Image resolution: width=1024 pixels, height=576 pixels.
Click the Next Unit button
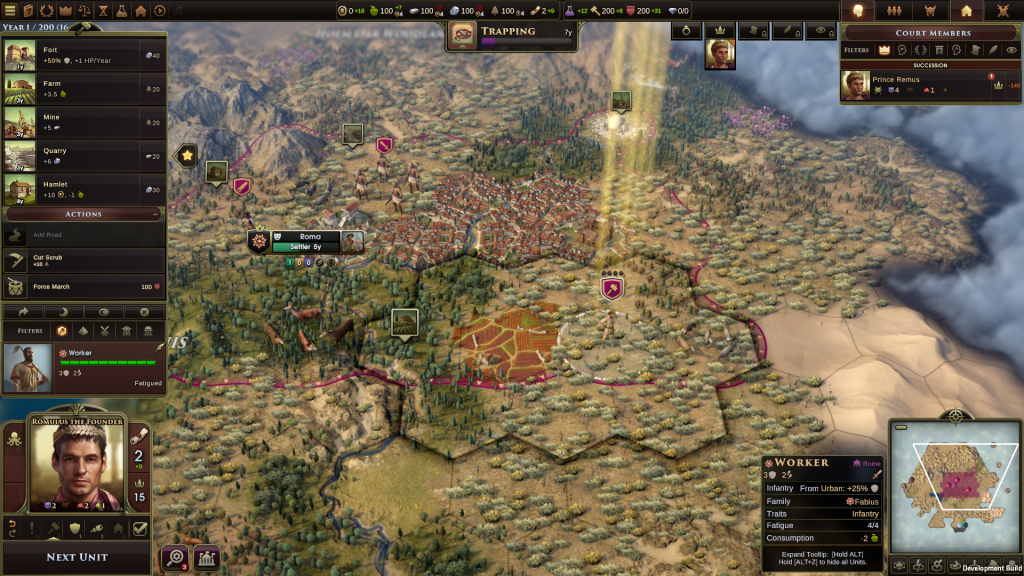point(77,557)
